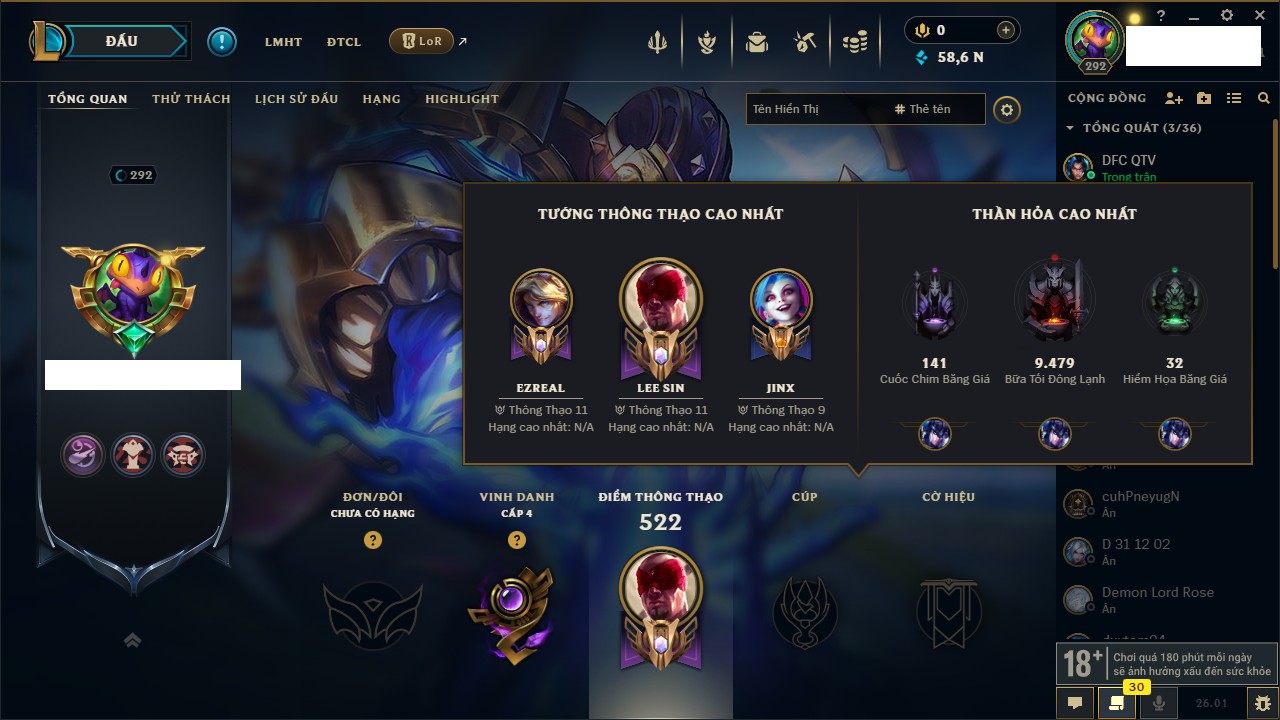Click the add friend icon
The width and height of the screenshot is (1280, 720).
(x=1174, y=98)
